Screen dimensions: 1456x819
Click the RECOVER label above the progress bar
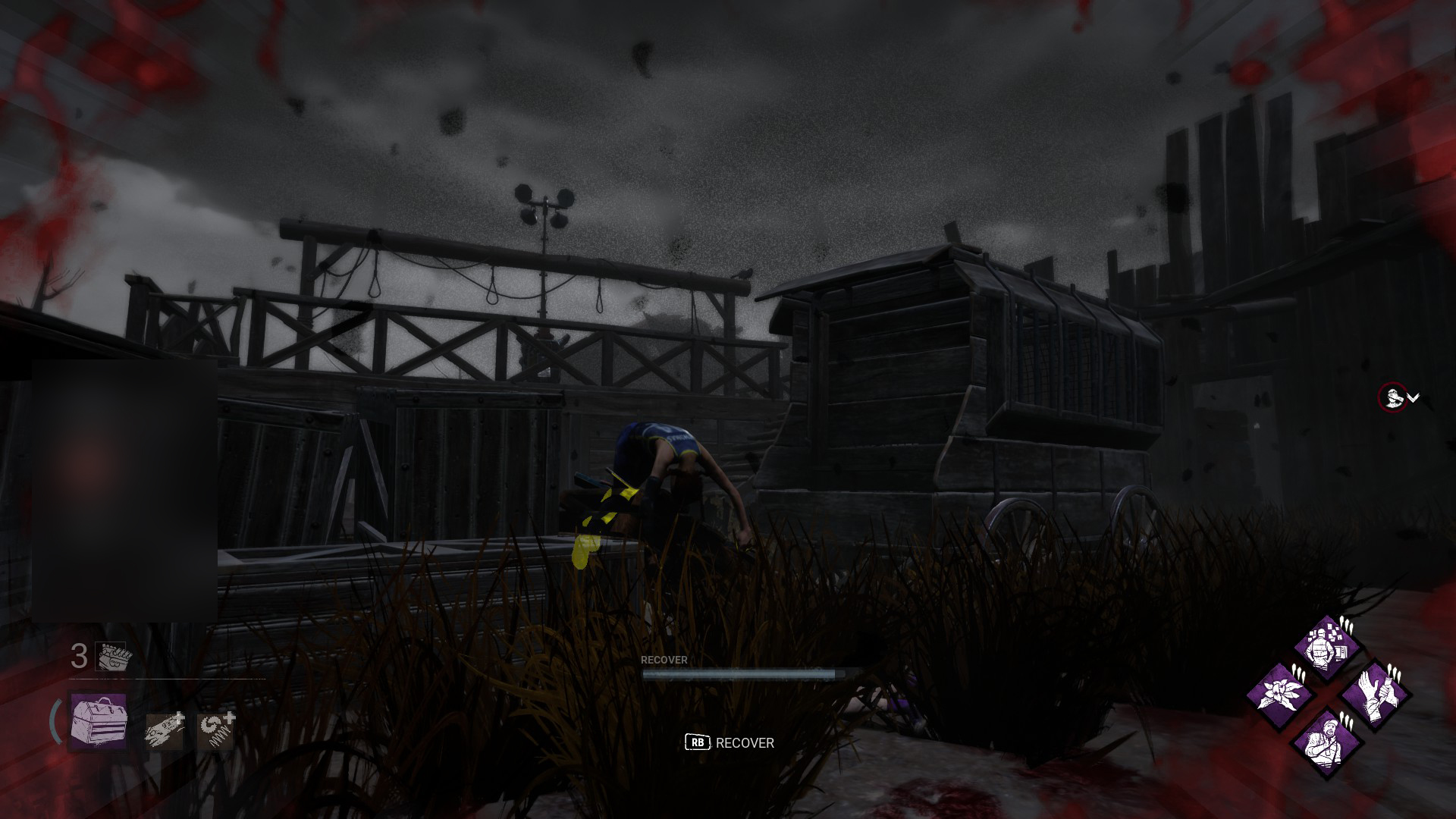tap(664, 660)
